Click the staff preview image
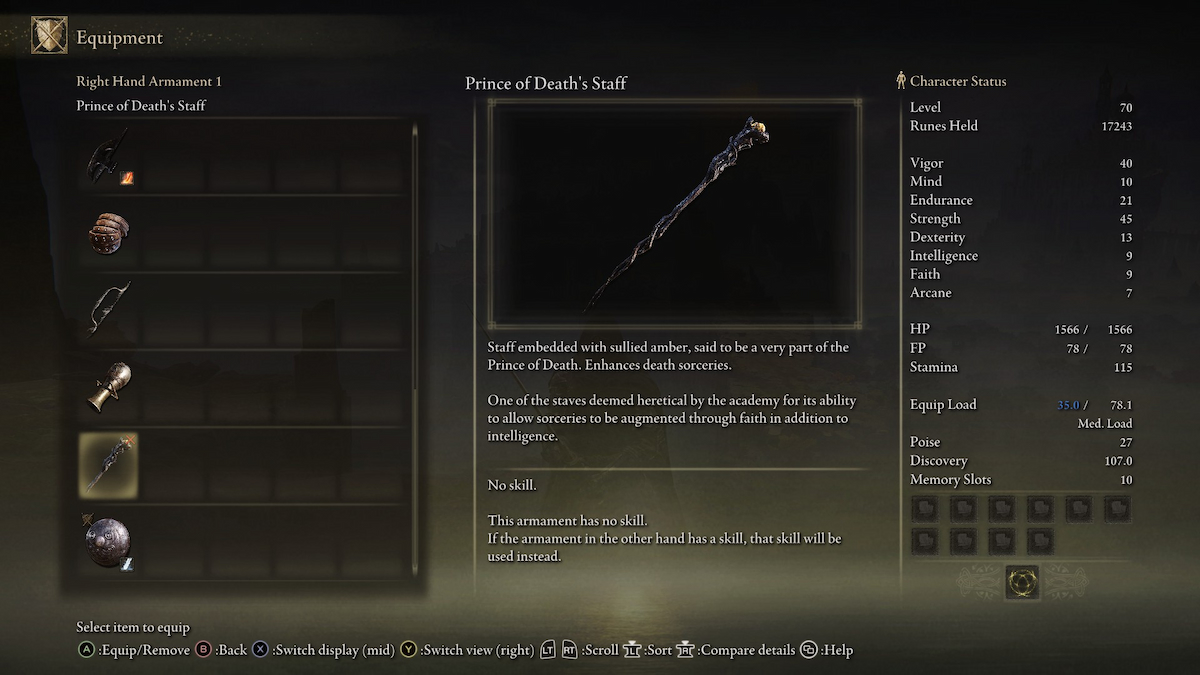 point(674,212)
